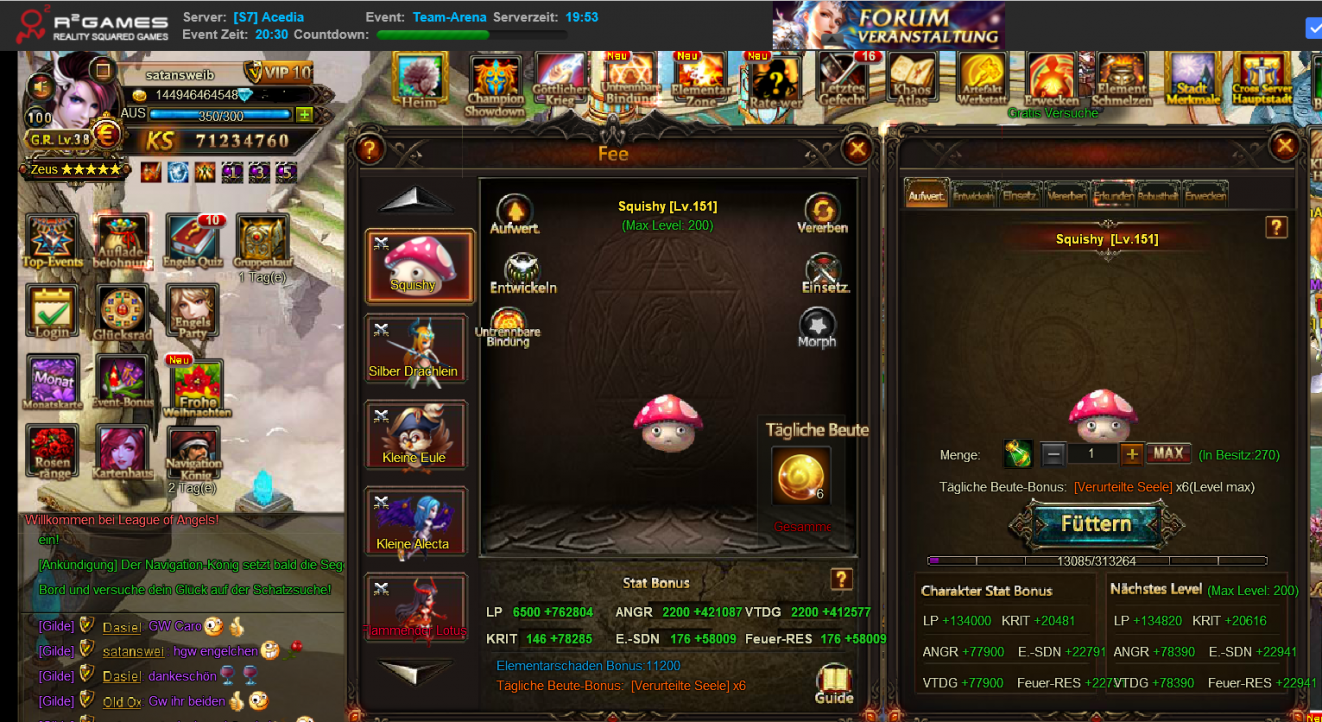Select the Kleine Eule fairy
The image size is (1322, 722).
coord(415,436)
